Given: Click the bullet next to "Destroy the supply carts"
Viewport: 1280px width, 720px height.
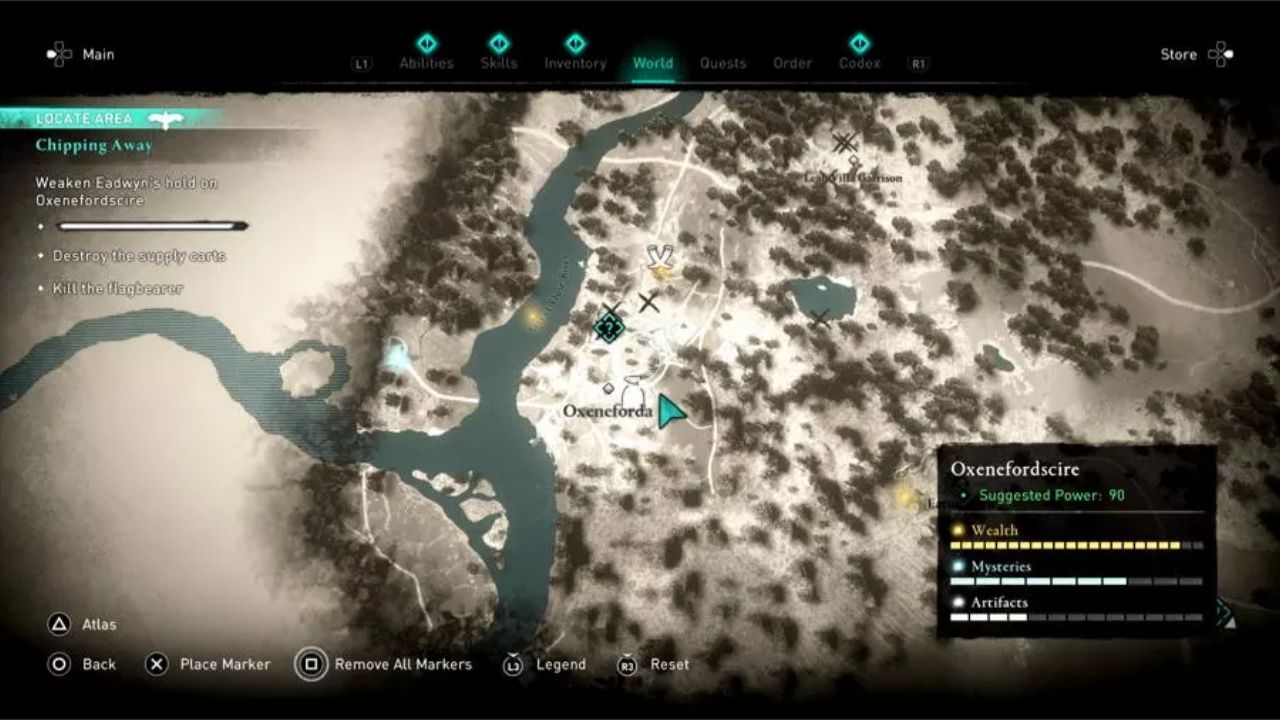Looking at the screenshot, I should click(40, 257).
